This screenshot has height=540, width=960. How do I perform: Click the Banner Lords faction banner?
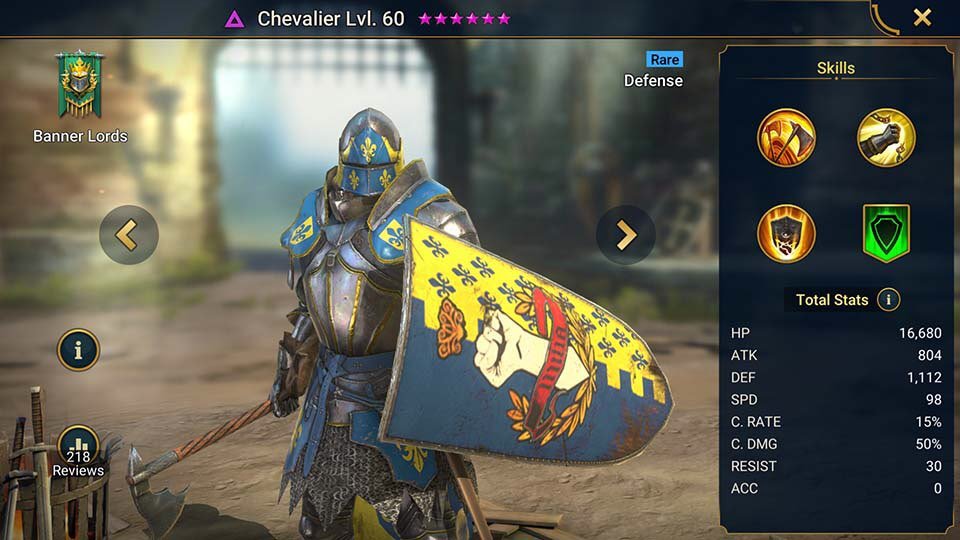tap(80, 89)
